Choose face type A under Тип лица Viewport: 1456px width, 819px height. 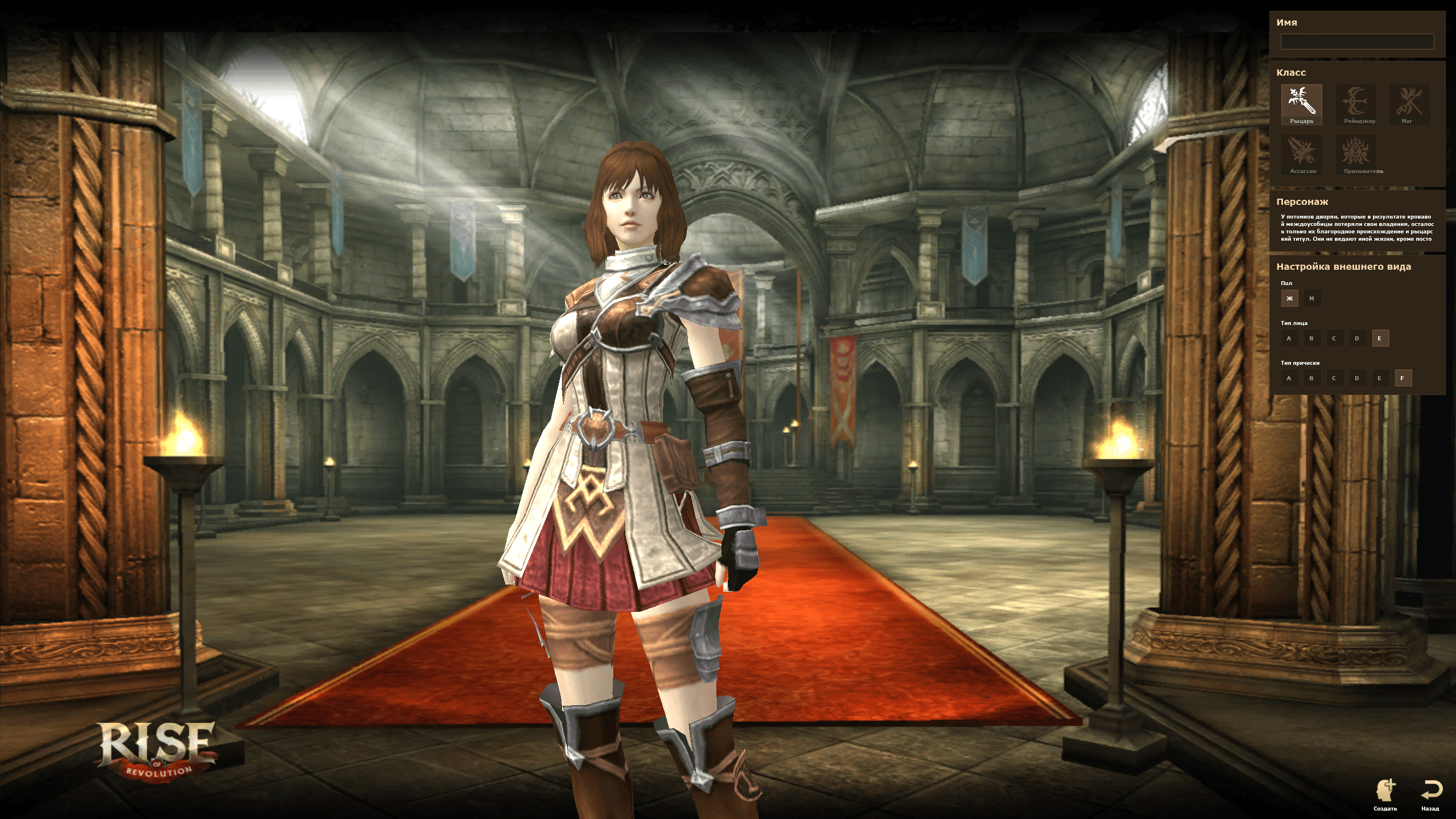[x=1289, y=338]
